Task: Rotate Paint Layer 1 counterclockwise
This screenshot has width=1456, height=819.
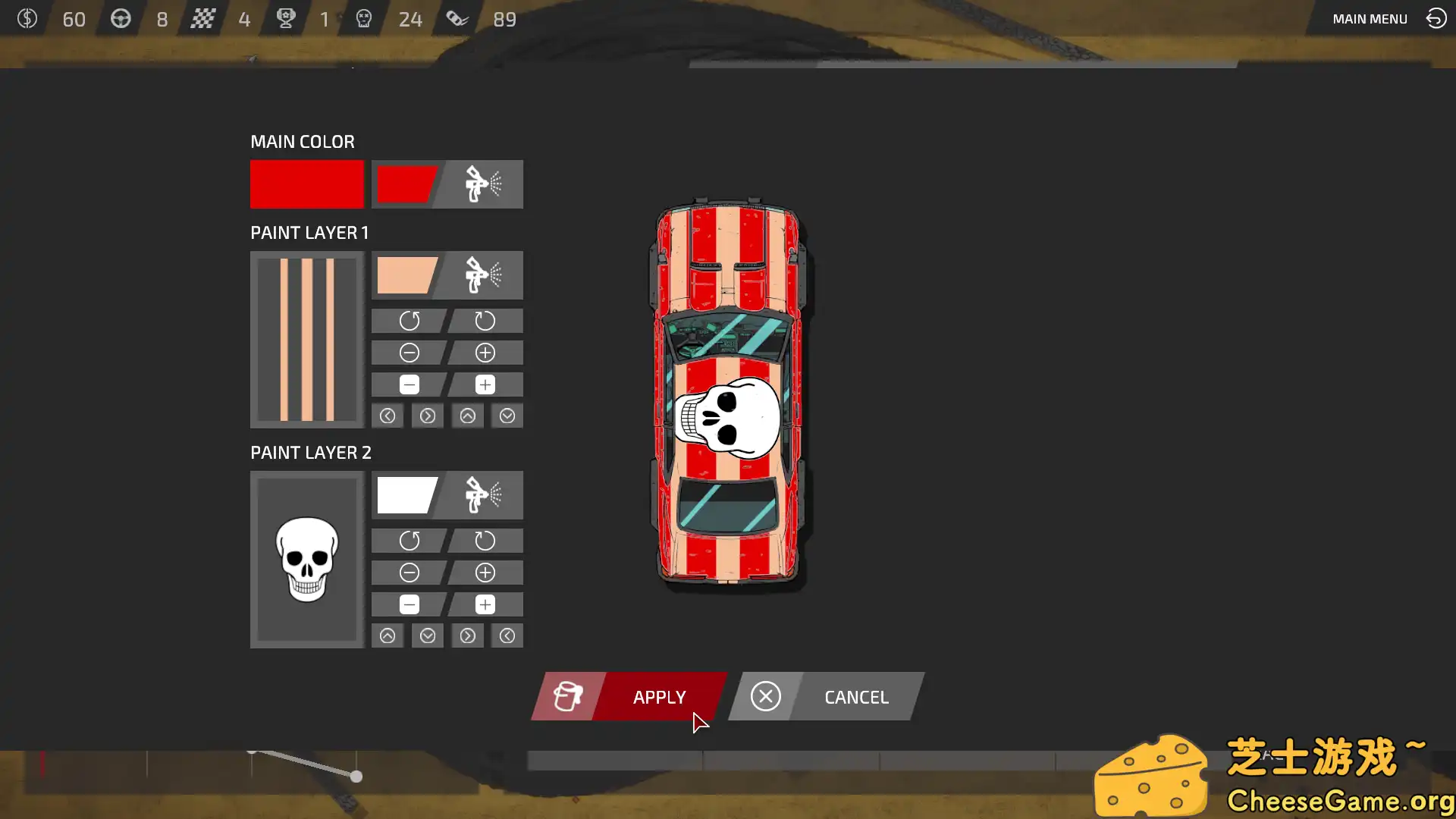Action: (409, 320)
